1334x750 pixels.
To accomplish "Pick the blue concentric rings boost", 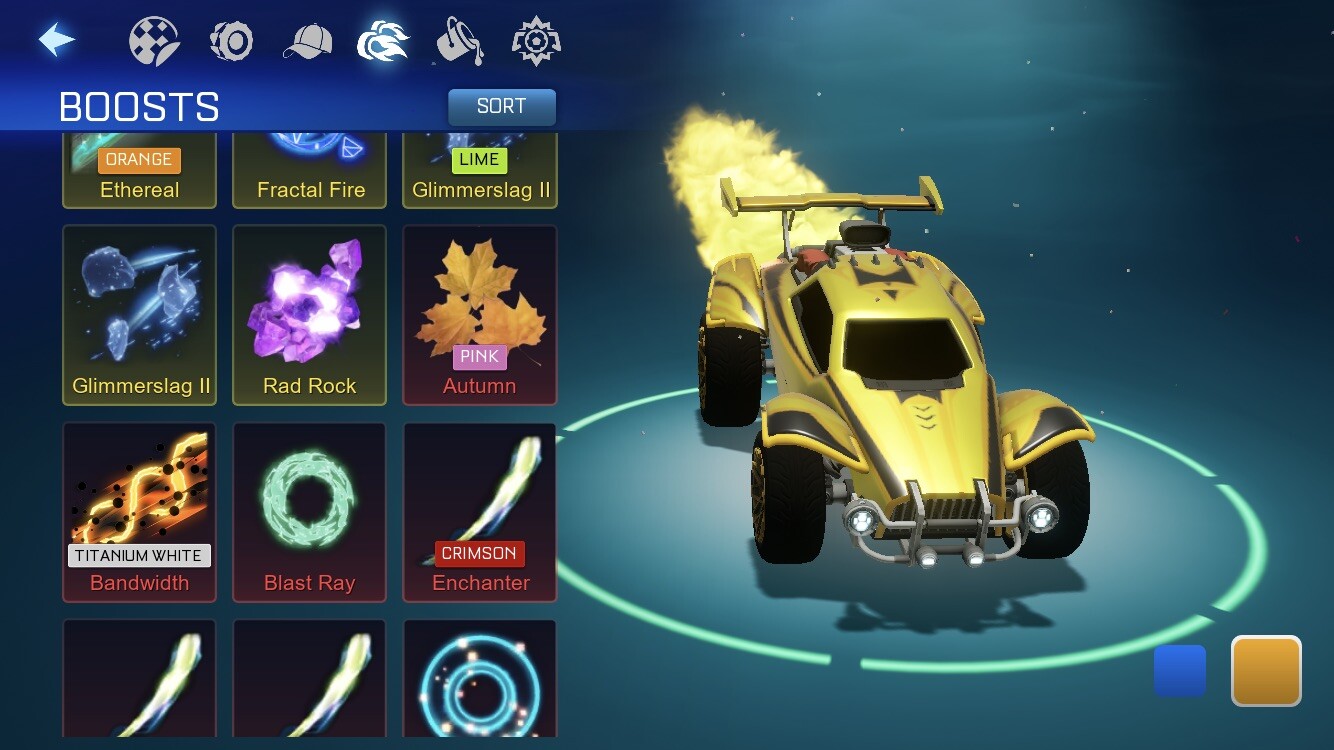I will (x=480, y=680).
